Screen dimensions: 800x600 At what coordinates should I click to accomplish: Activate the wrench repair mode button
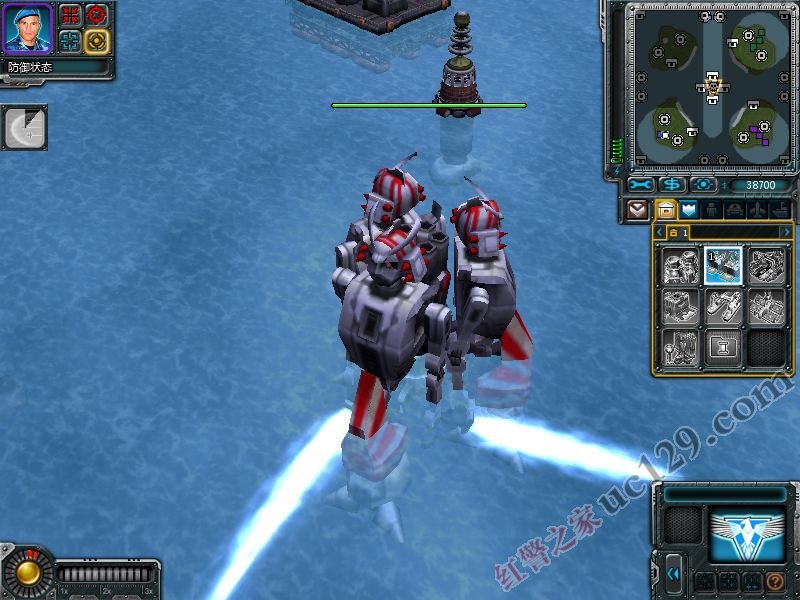pyautogui.click(x=641, y=185)
